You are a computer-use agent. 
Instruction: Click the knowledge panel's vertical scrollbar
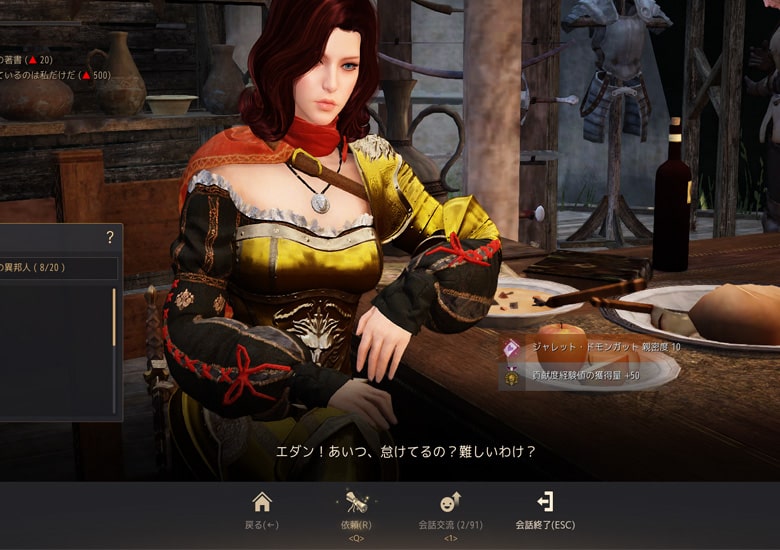click(114, 317)
